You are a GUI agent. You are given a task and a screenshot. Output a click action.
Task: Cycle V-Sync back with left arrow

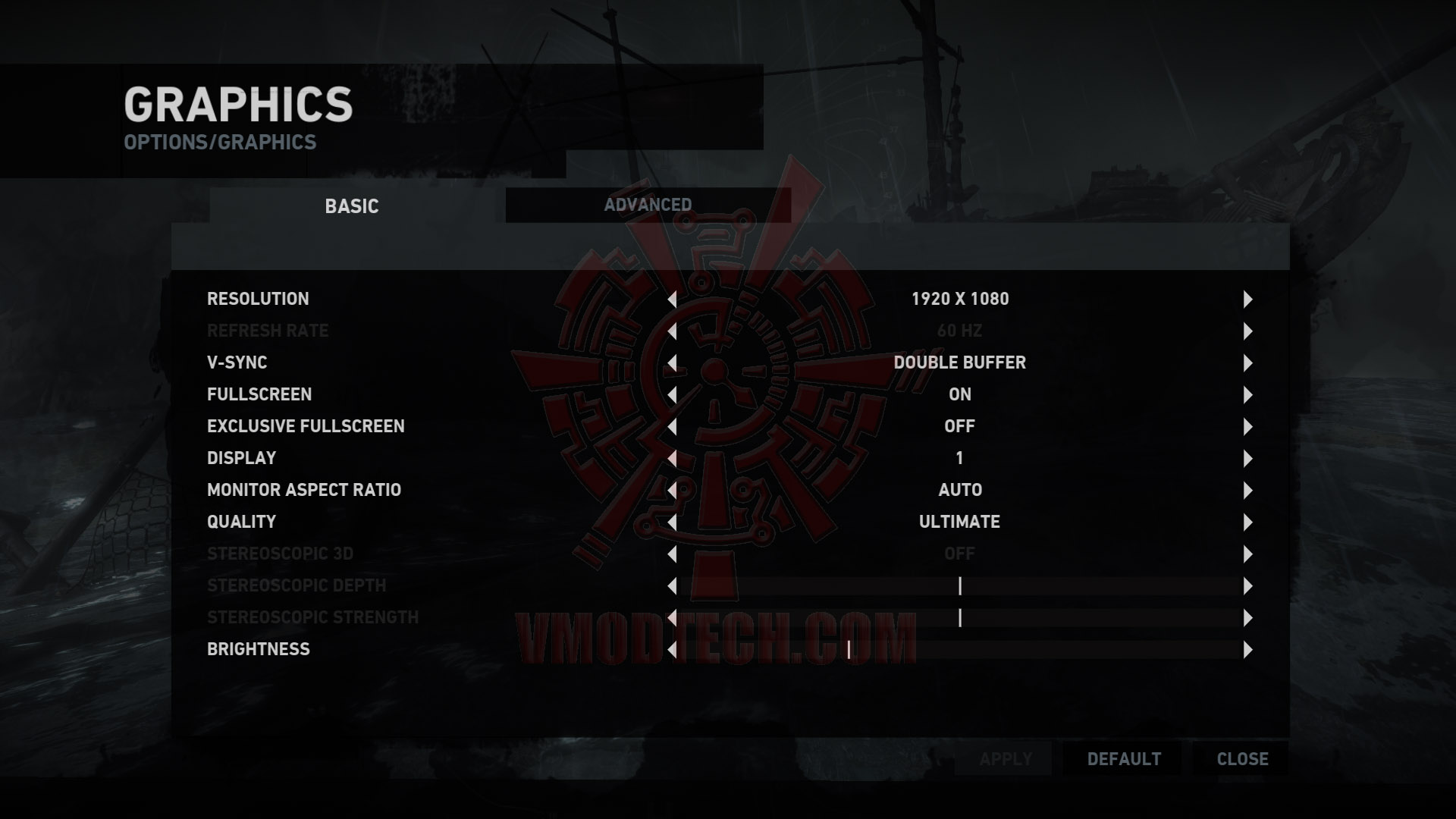[672, 363]
